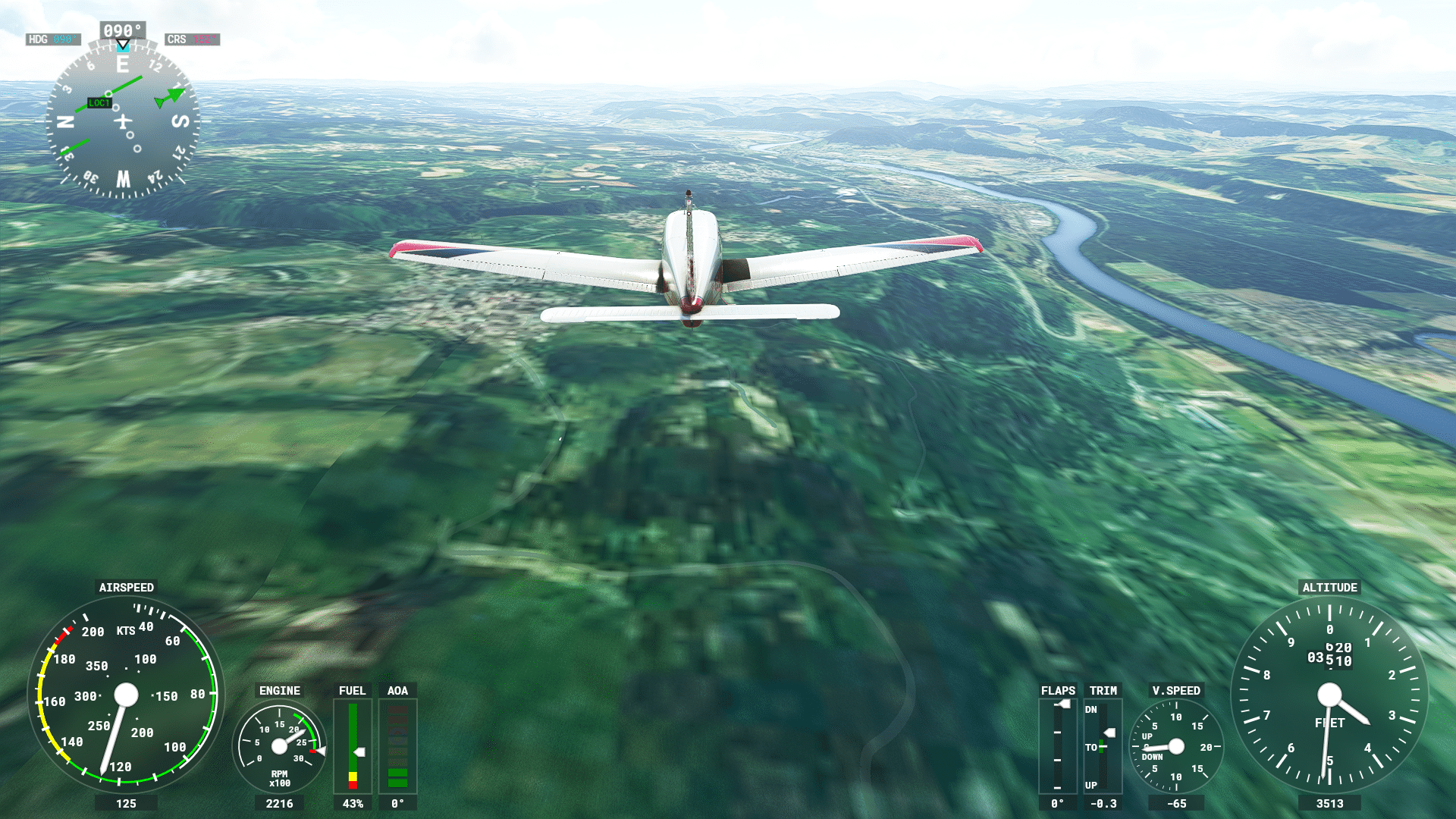Image resolution: width=1456 pixels, height=819 pixels.
Task: Select the CRS course box
Action: (192, 39)
